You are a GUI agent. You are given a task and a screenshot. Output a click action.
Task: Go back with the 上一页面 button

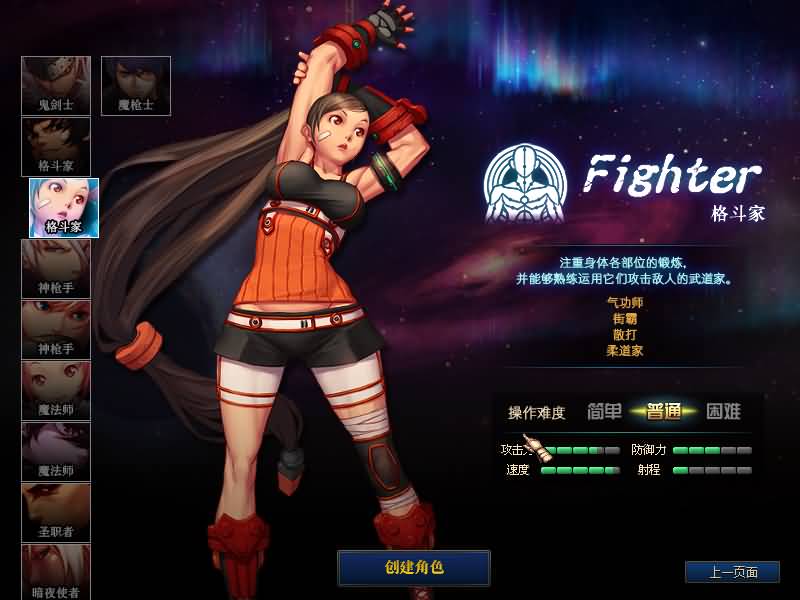(x=732, y=572)
